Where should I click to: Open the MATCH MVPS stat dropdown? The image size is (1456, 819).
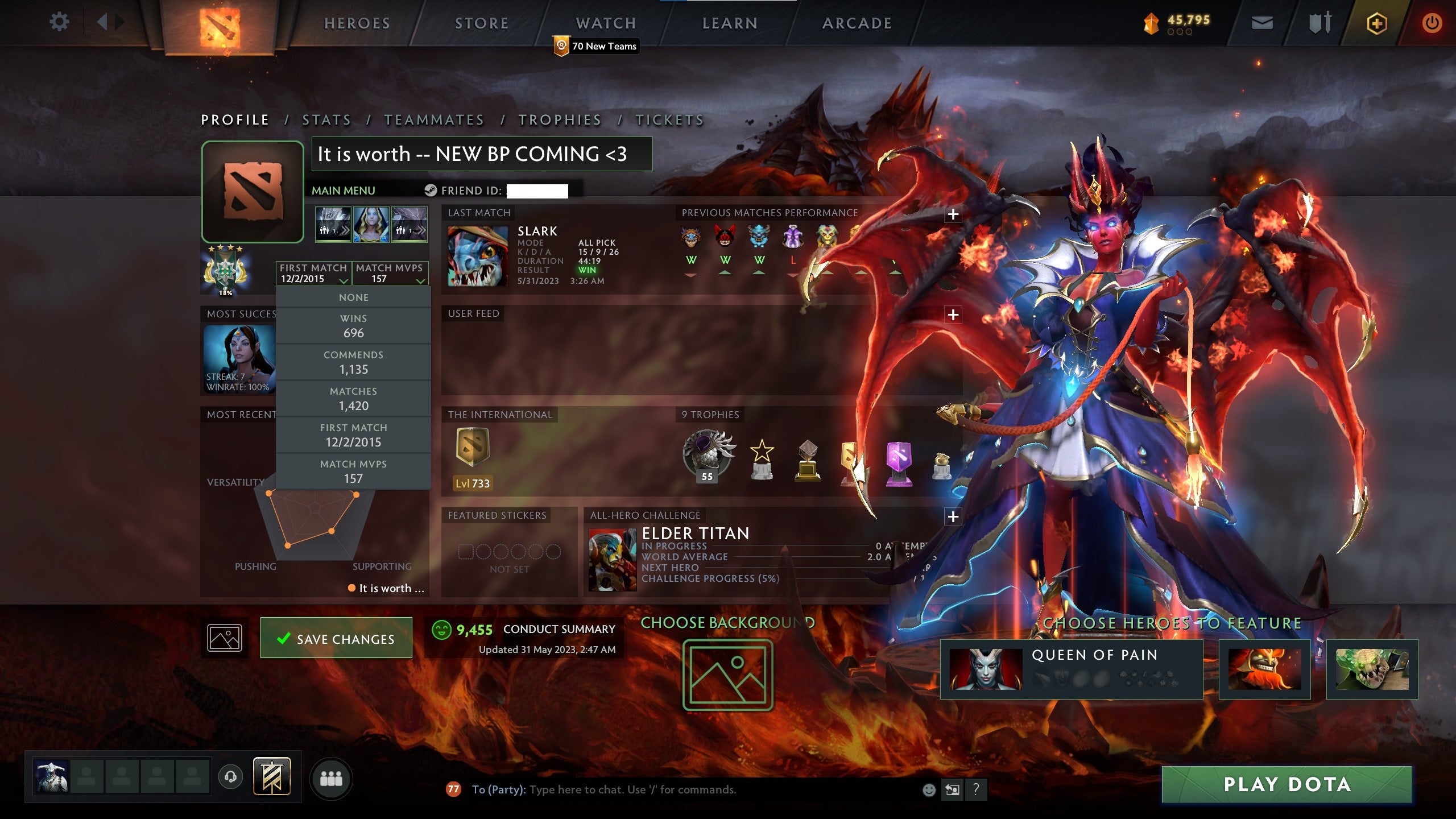[x=391, y=275]
